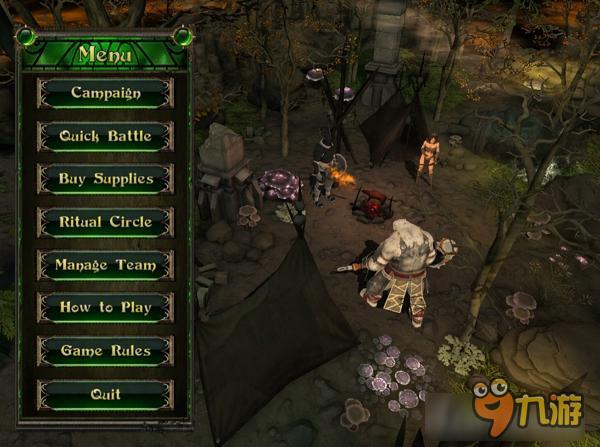Select Manage Team
This screenshot has width=600, height=447.
(x=105, y=265)
